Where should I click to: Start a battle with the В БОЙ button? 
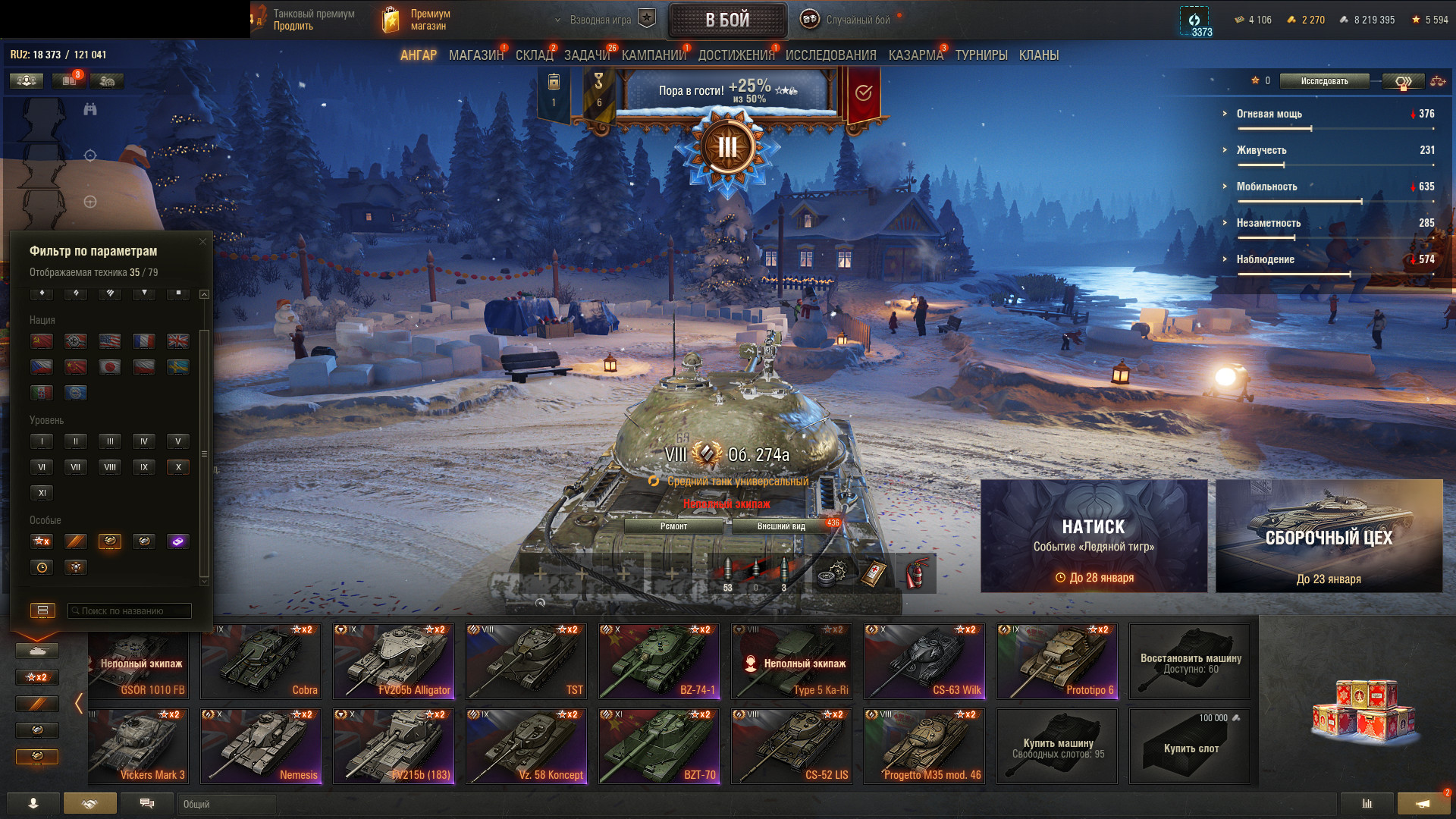pyautogui.click(x=726, y=20)
